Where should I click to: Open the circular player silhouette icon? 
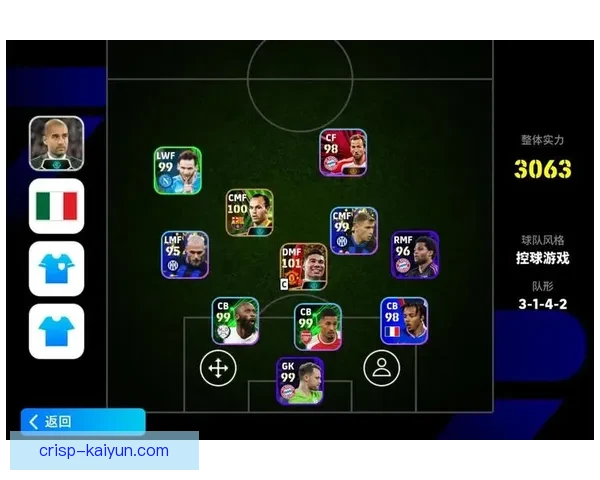point(380,367)
